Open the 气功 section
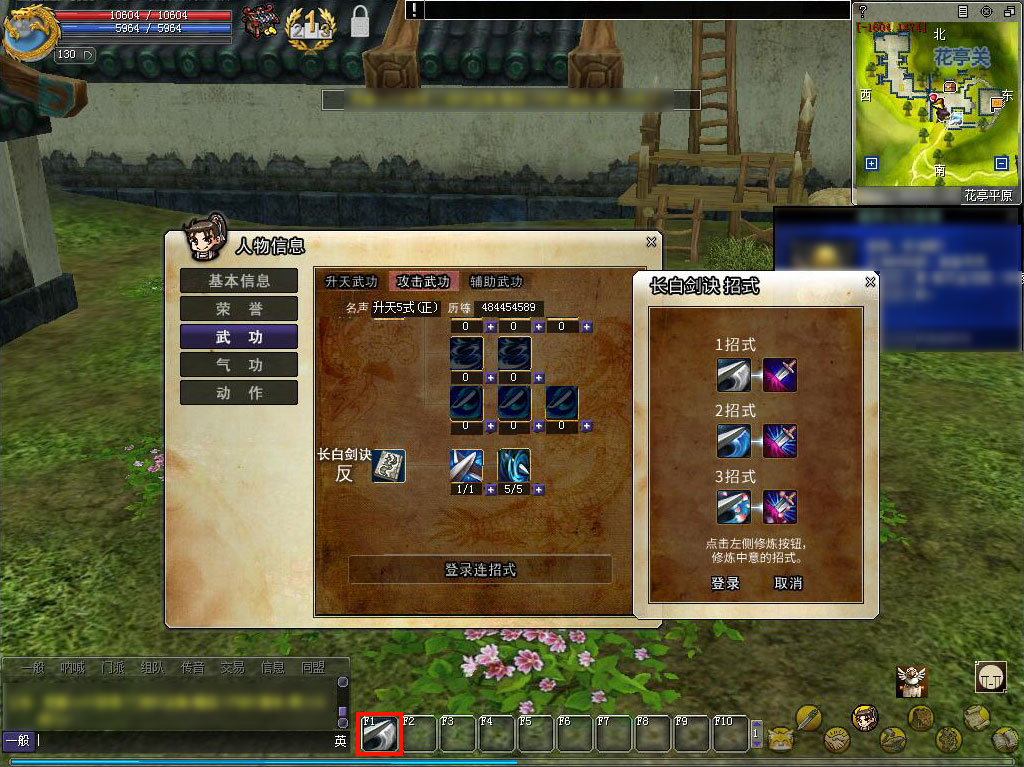This screenshot has height=767, width=1024. [x=239, y=365]
